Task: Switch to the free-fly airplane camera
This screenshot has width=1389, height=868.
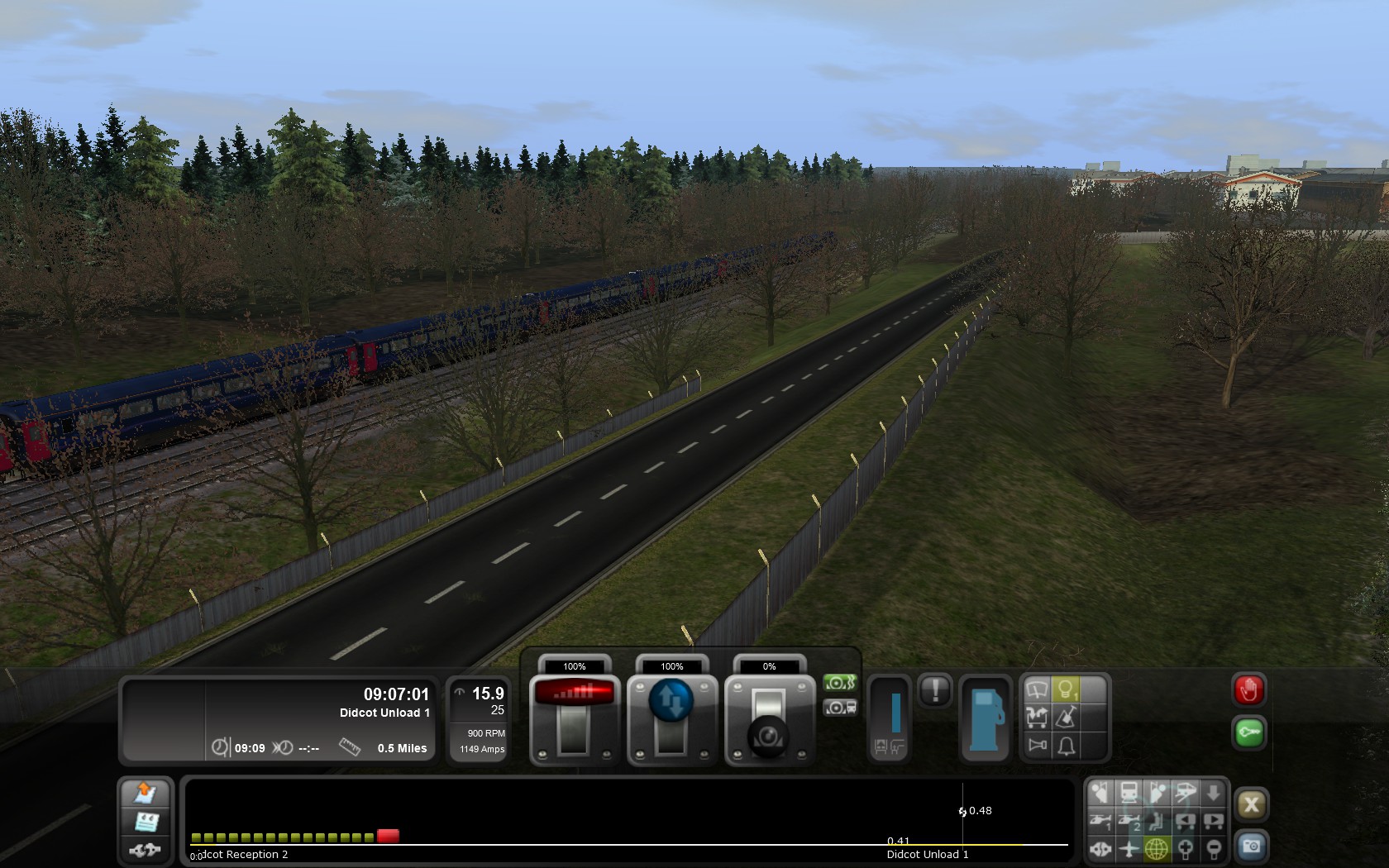Action: click(1129, 848)
